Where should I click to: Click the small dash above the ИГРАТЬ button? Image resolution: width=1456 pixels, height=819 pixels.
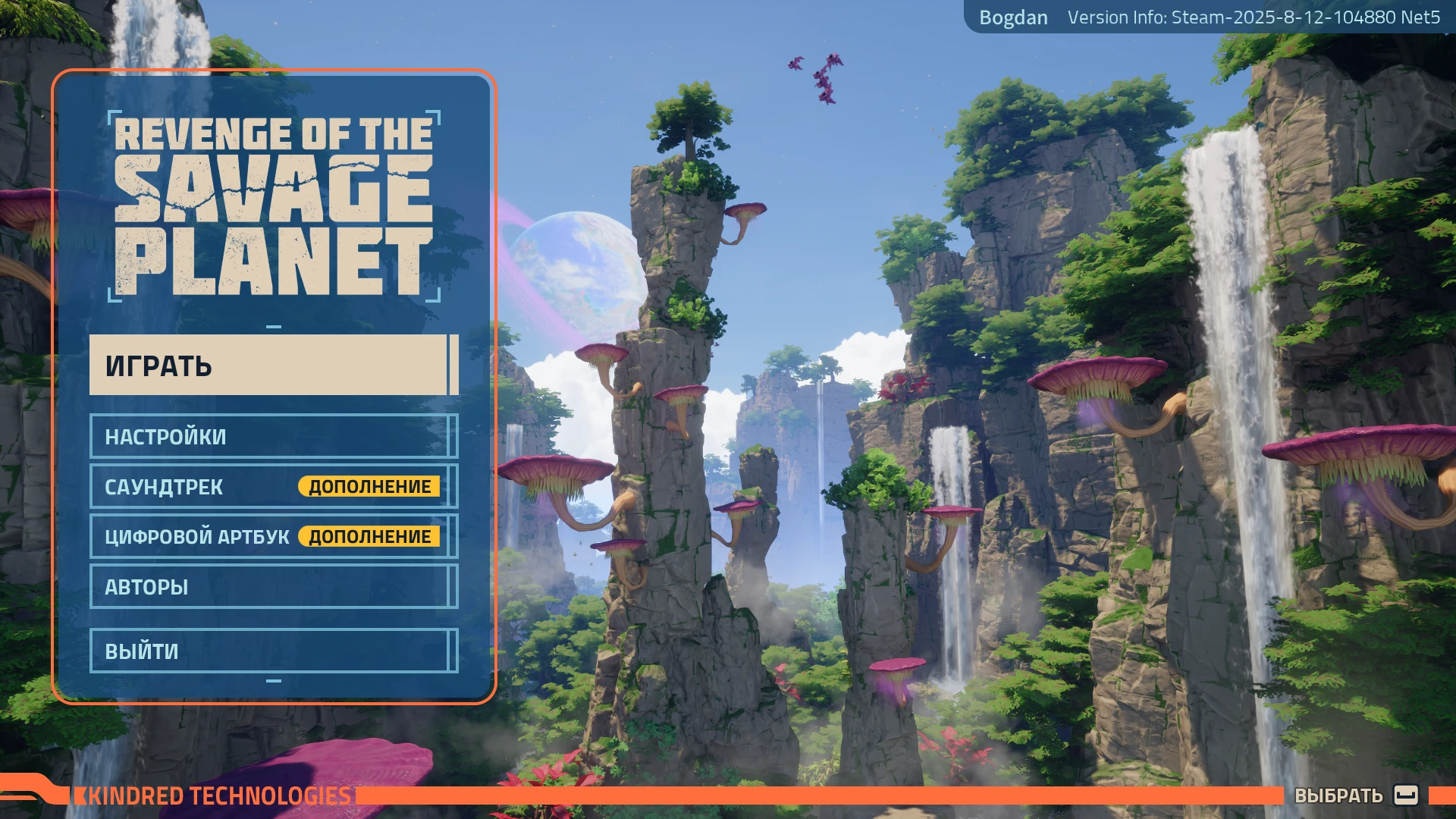[275, 328]
